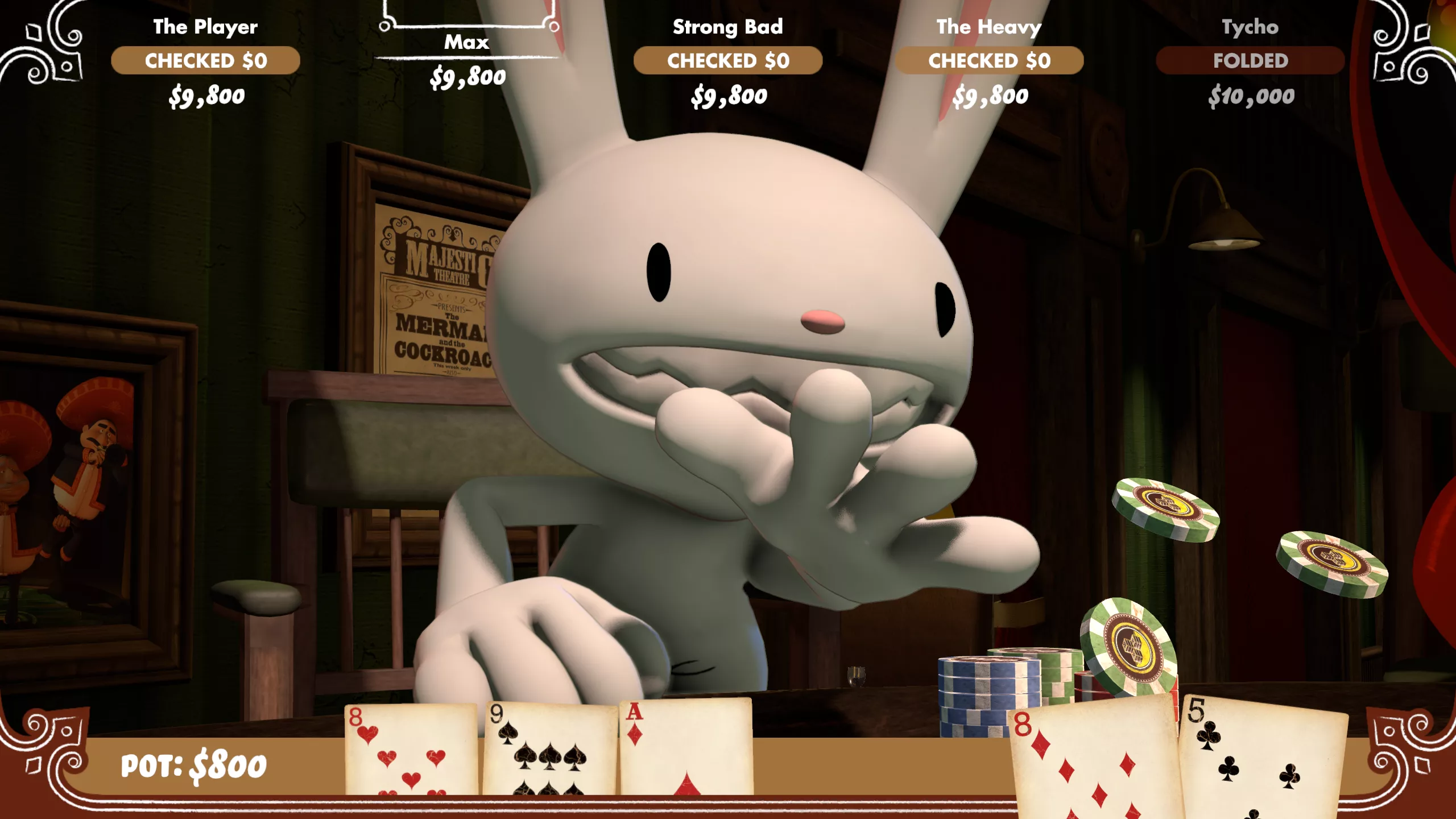Click the 8 of hearts community card

(411, 750)
